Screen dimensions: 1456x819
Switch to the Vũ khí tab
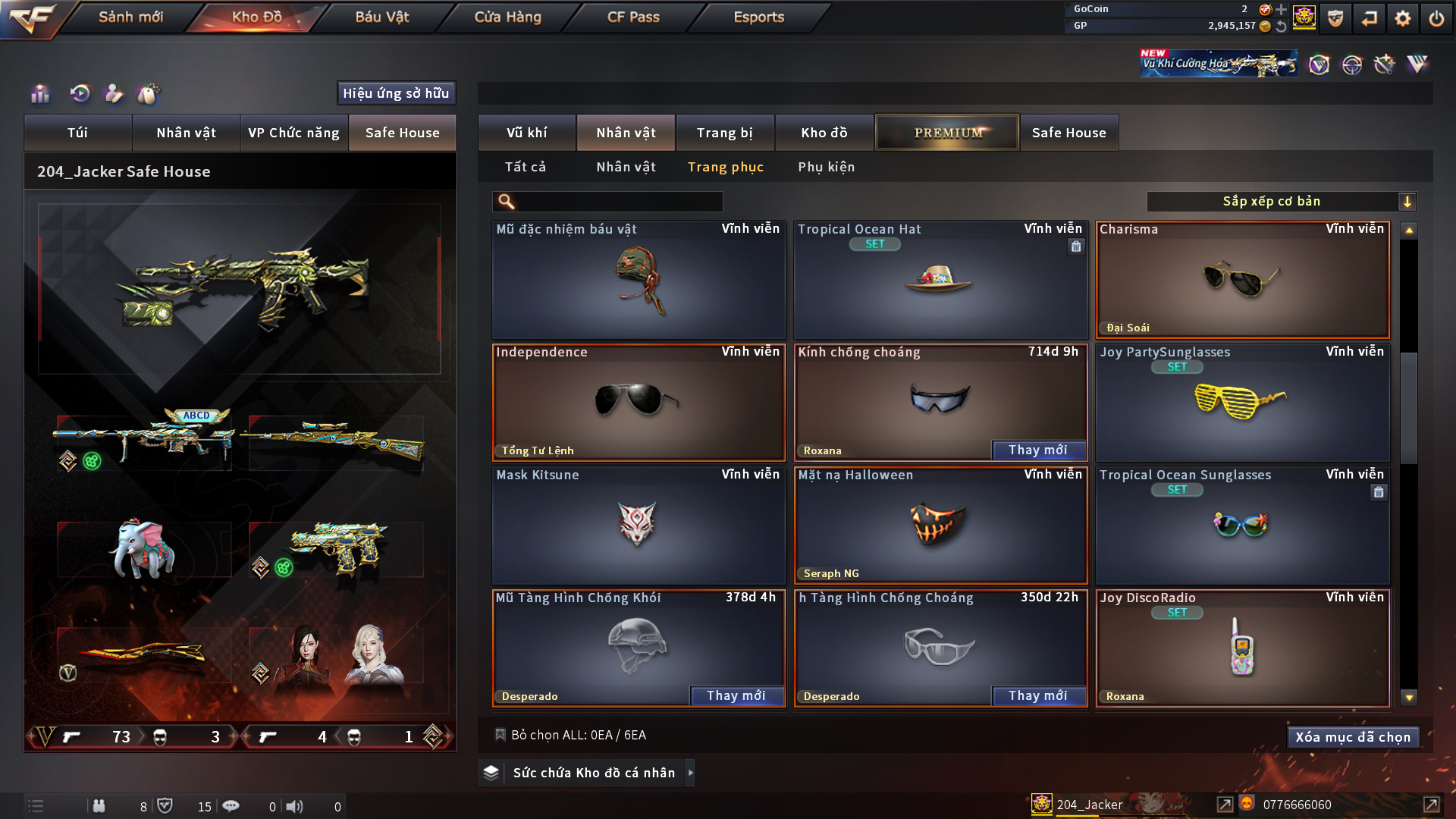(526, 133)
